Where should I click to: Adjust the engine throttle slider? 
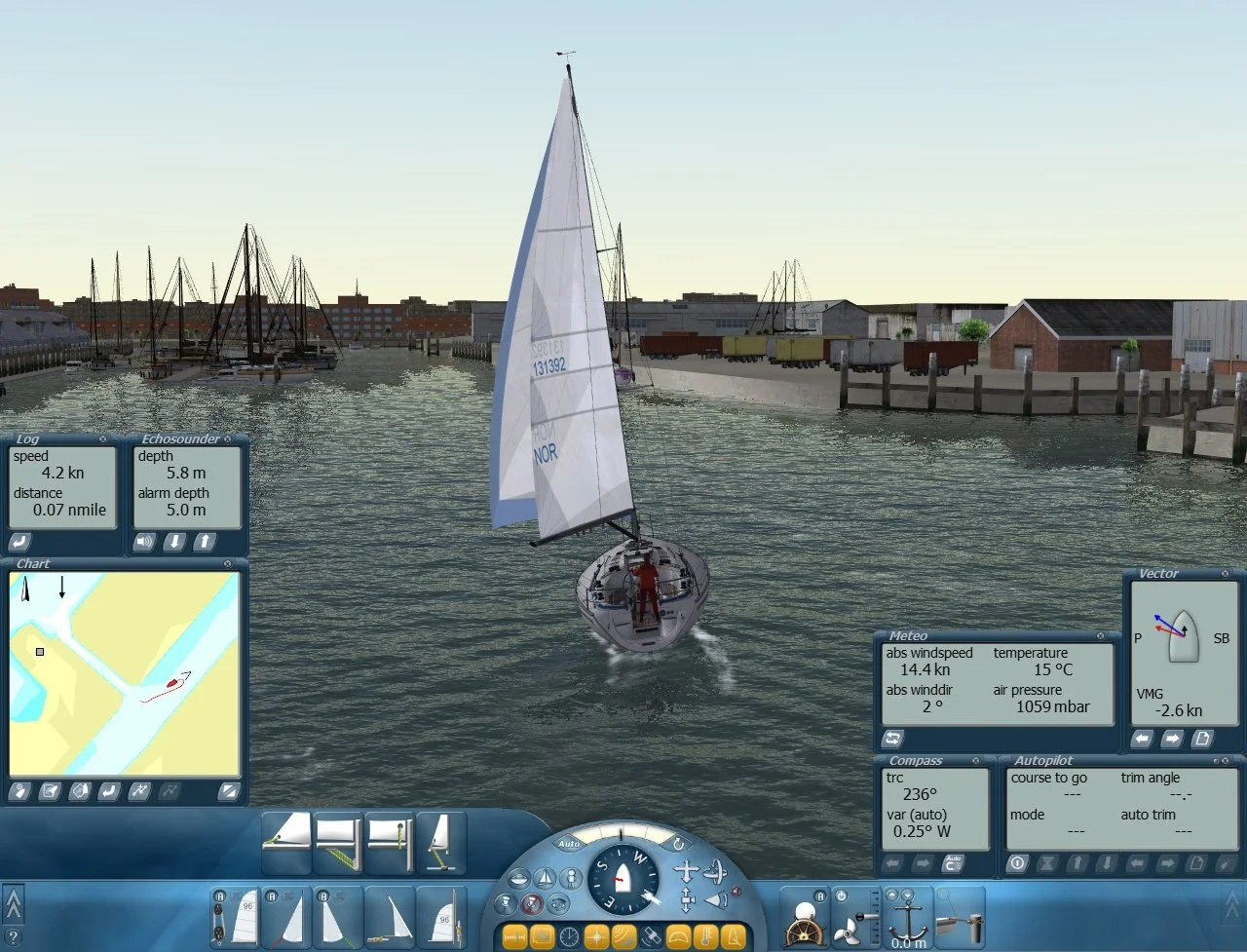point(860,917)
